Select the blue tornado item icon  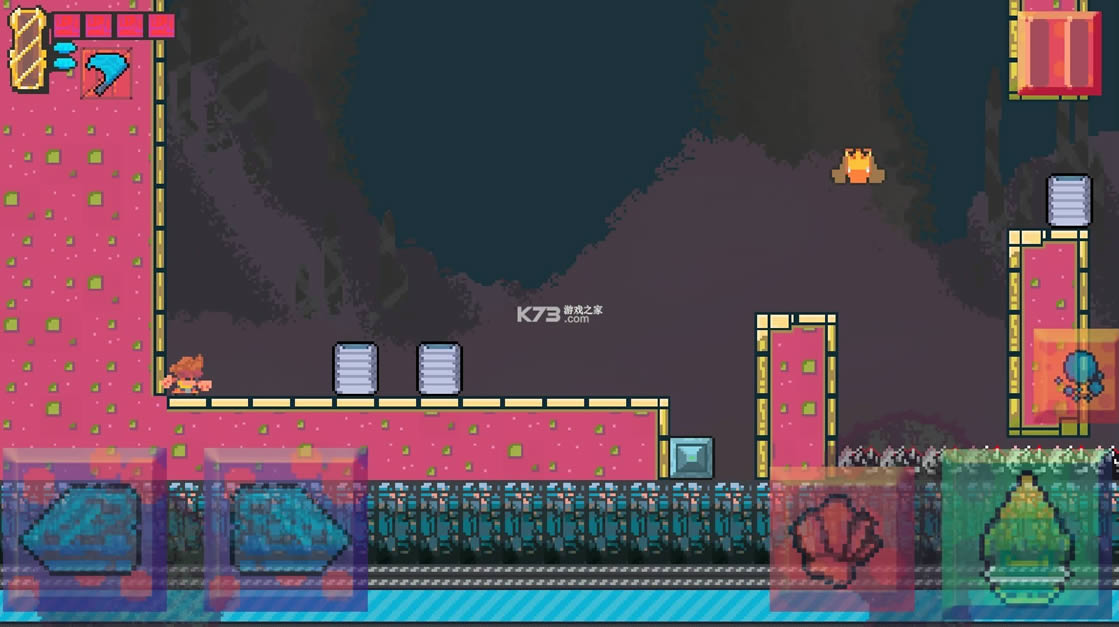coord(105,73)
